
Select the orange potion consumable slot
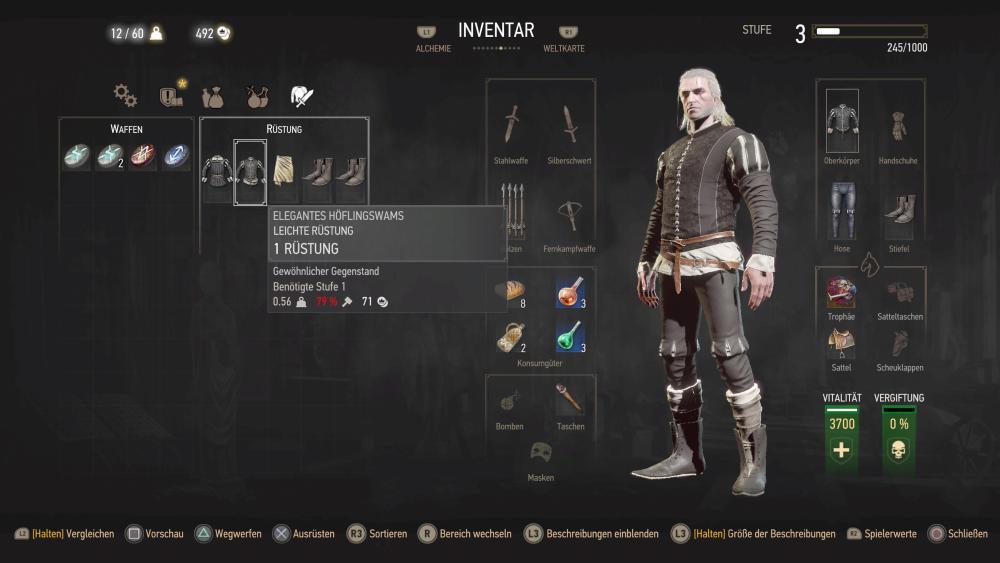(570, 291)
